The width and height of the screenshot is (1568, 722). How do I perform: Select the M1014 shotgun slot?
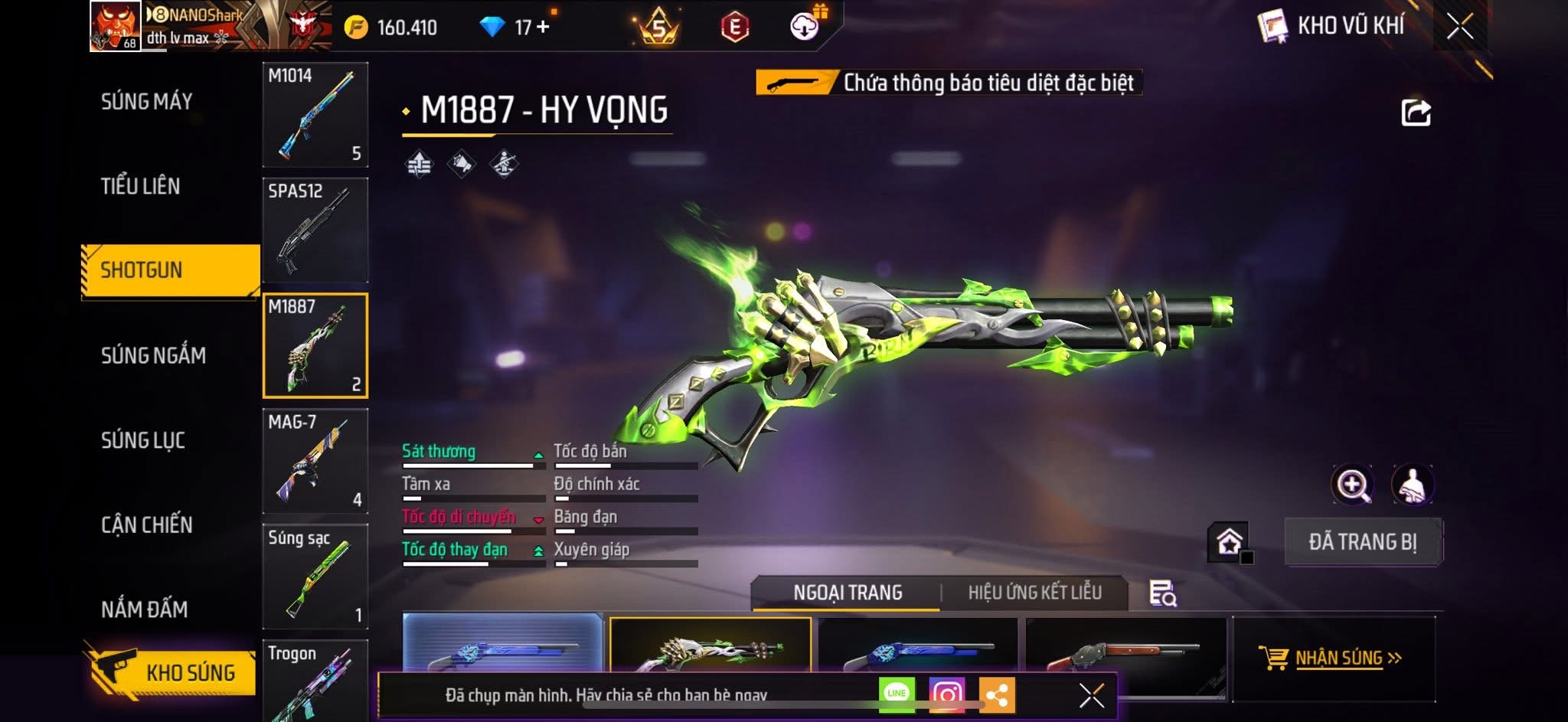pyautogui.click(x=315, y=115)
